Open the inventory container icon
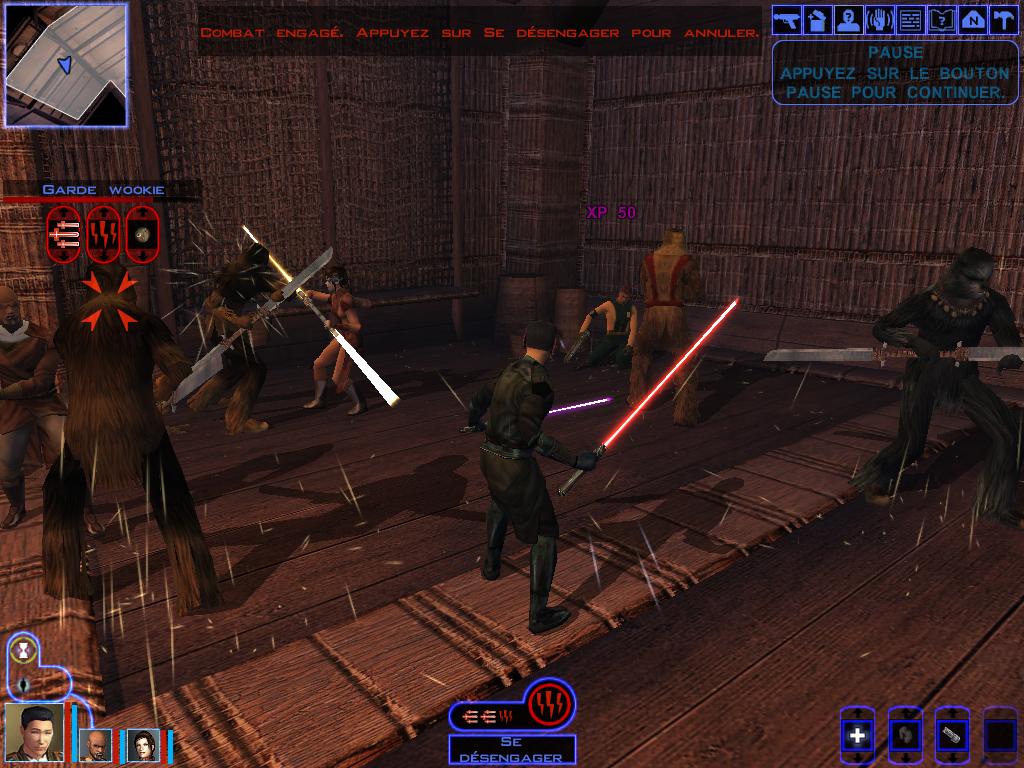Image resolution: width=1024 pixels, height=768 pixels. [x=818, y=19]
